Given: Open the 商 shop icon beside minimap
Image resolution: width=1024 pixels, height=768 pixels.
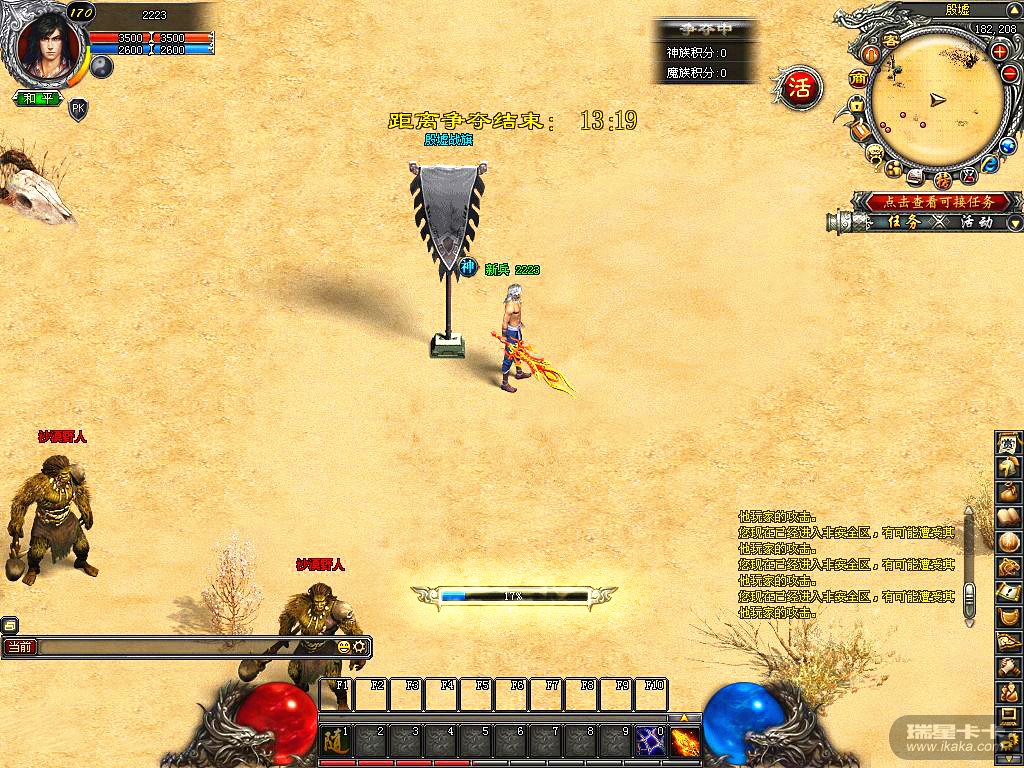Looking at the screenshot, I should point(857,78).
